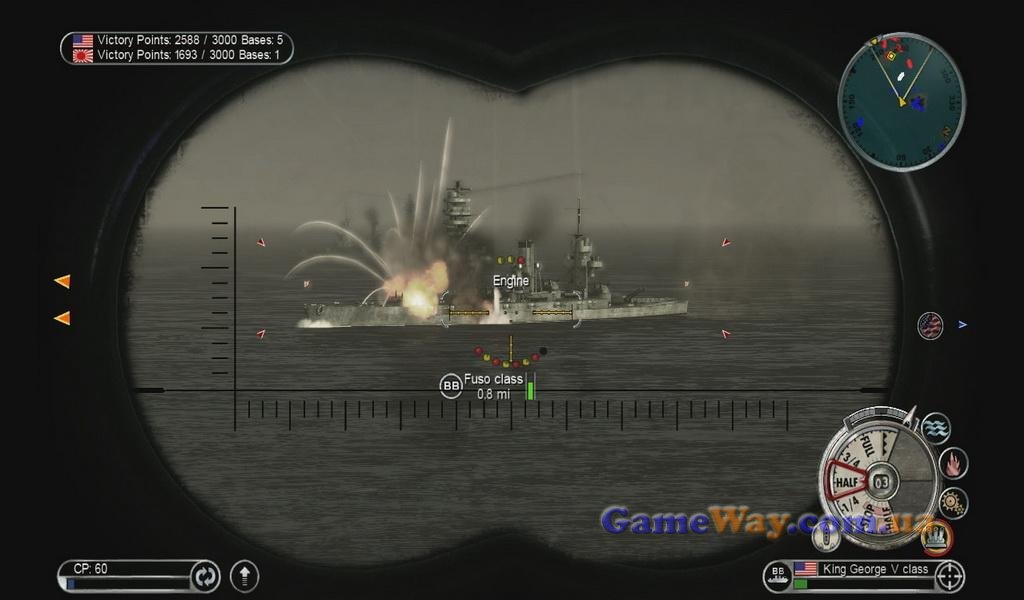Select the Fuso class BB target marker
Viewport: 1024px width, 600px height.
pyautogui.click(x=451, y=386)
